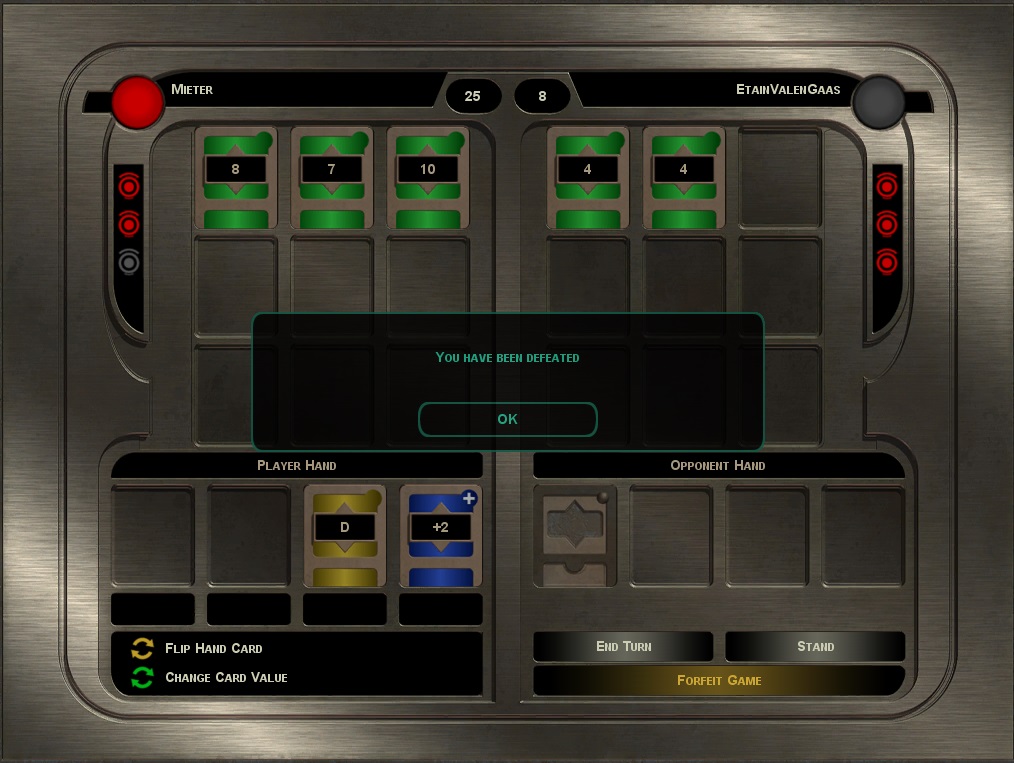Confirm the defeat message with OK

[507, 420]
